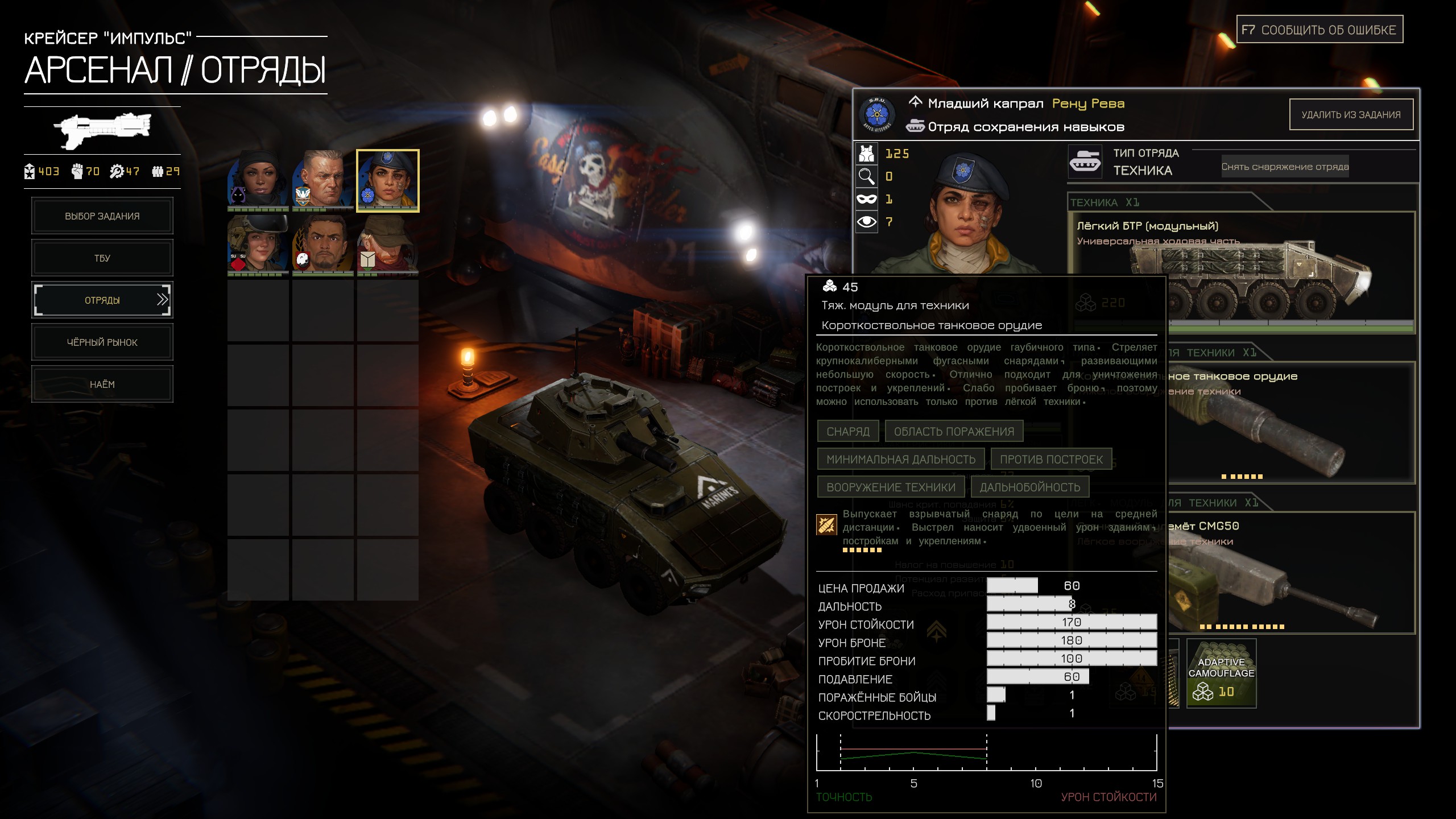Choose the portrait with green cap

point(388,245)
